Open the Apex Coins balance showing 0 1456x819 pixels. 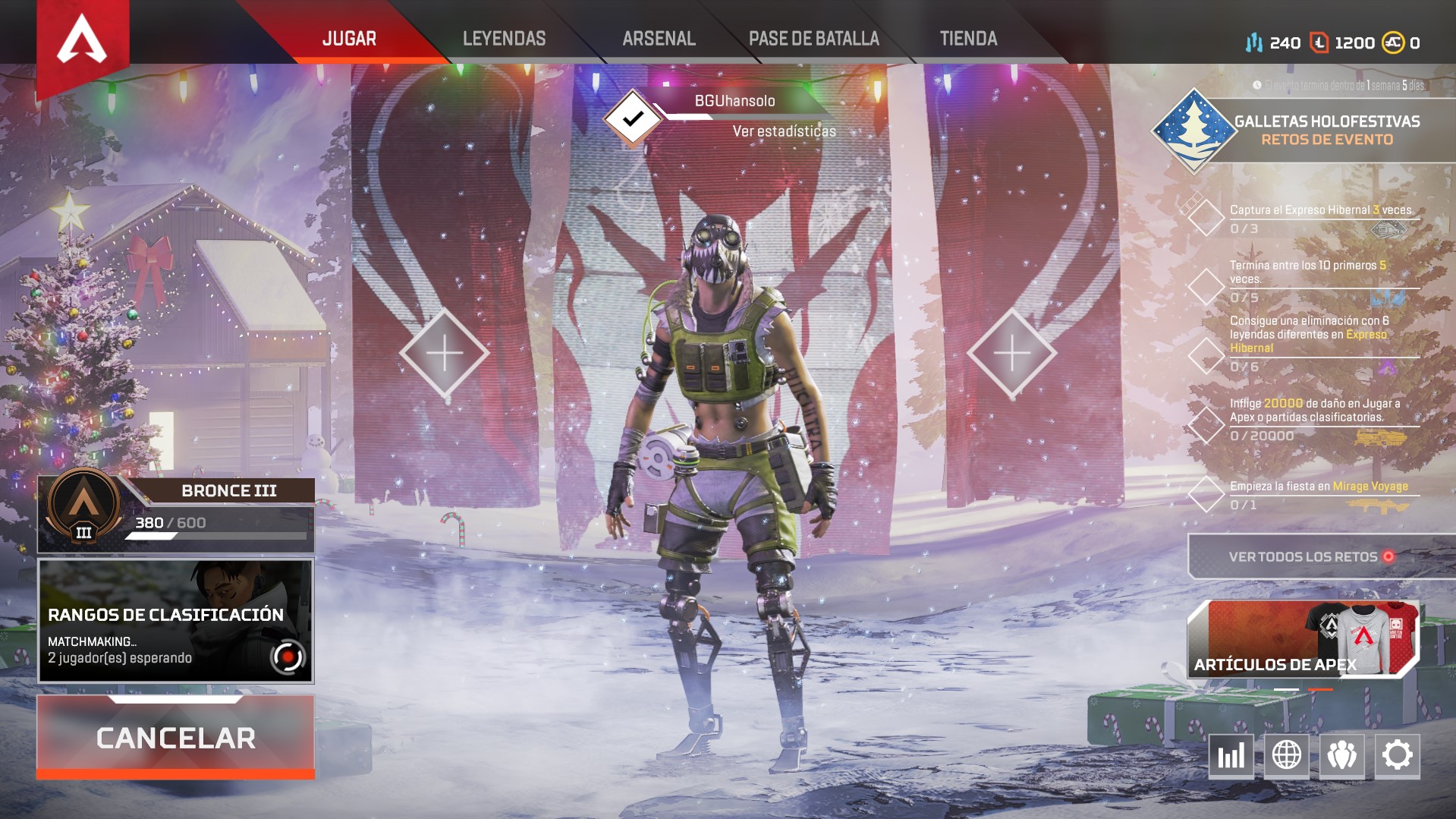[1401, 43]
